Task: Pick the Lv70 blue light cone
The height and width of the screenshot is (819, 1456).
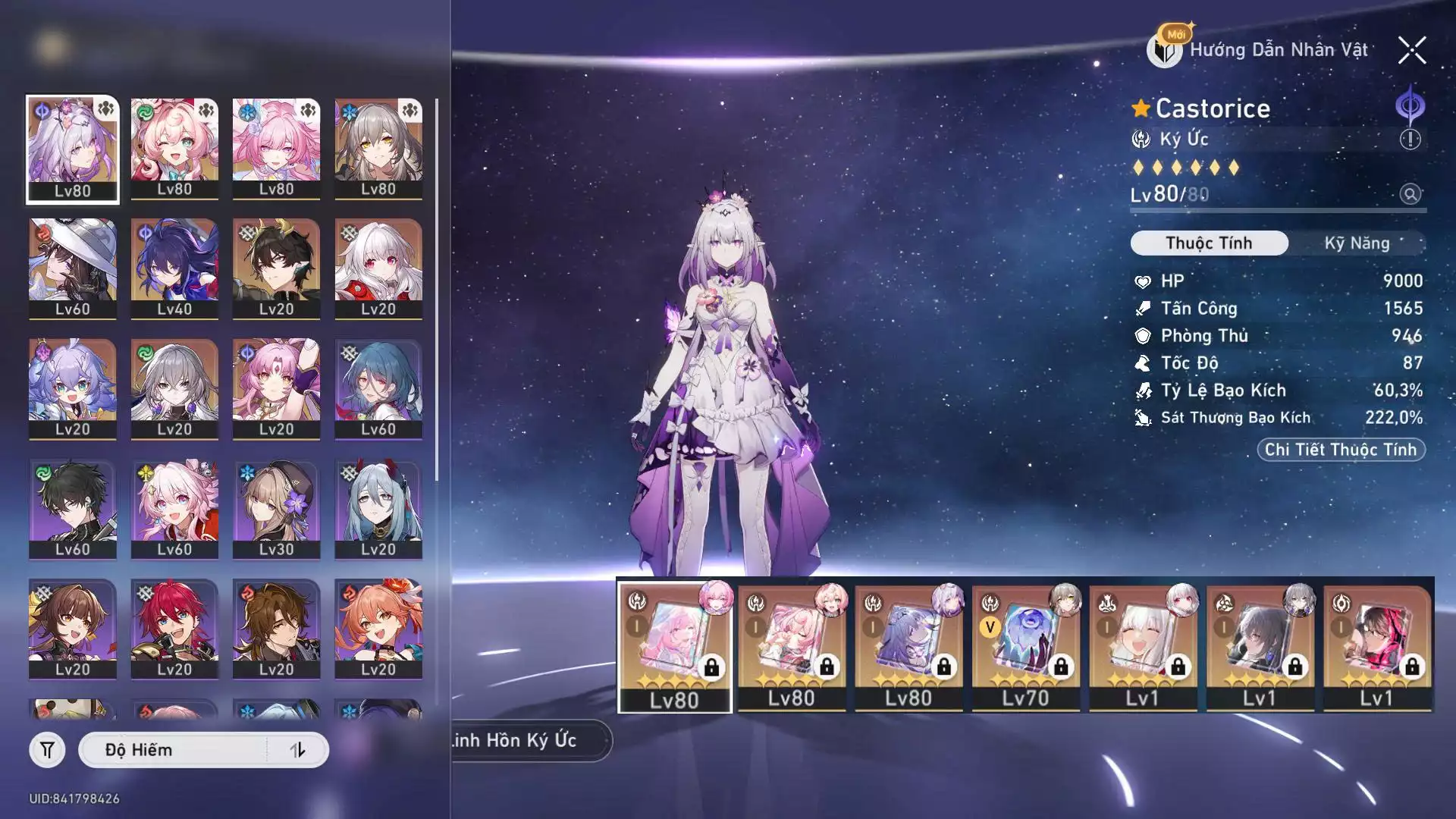Action: click(1025, 647)
